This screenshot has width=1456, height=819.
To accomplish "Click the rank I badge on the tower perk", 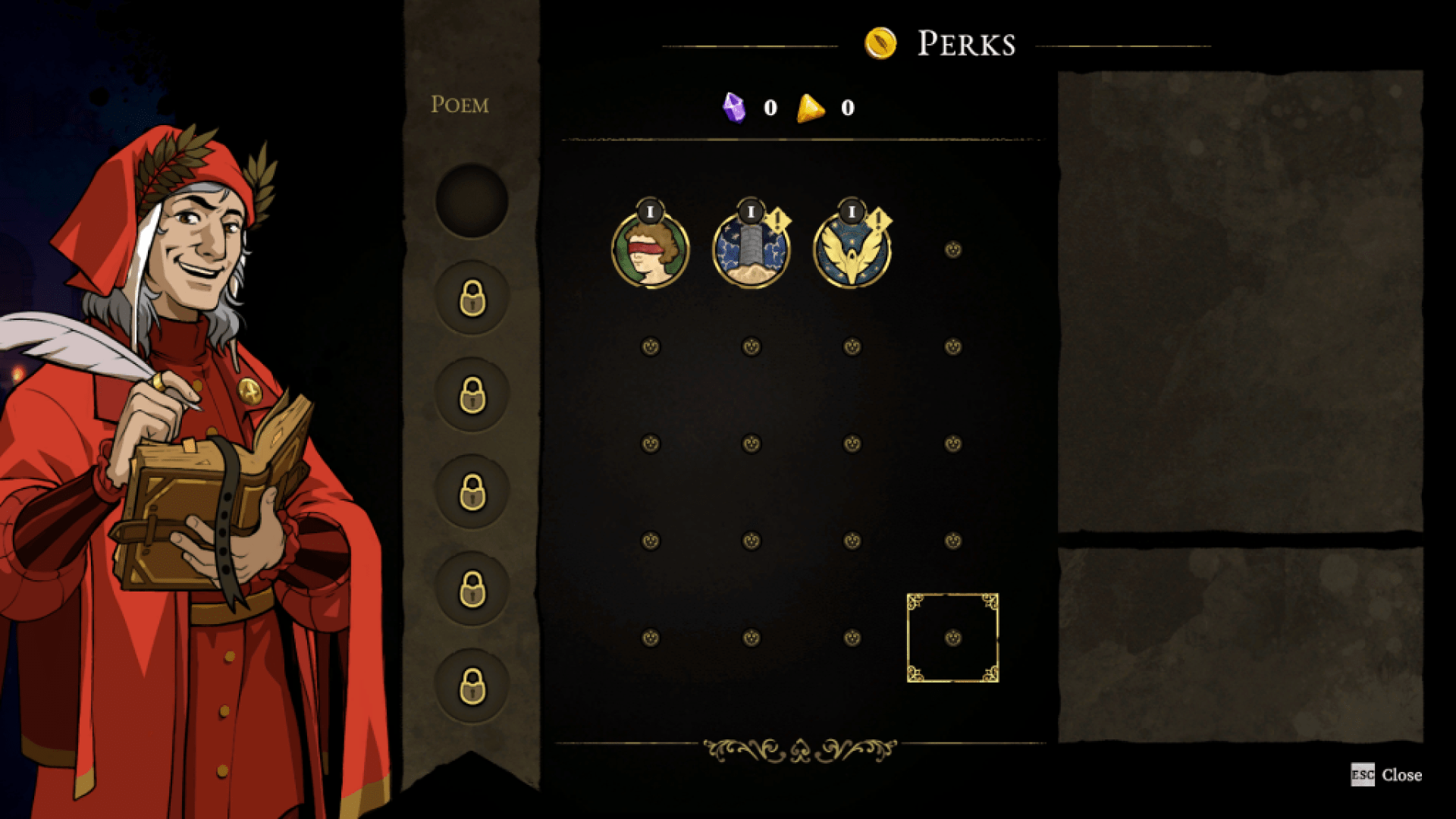I will tap(751, 215).
